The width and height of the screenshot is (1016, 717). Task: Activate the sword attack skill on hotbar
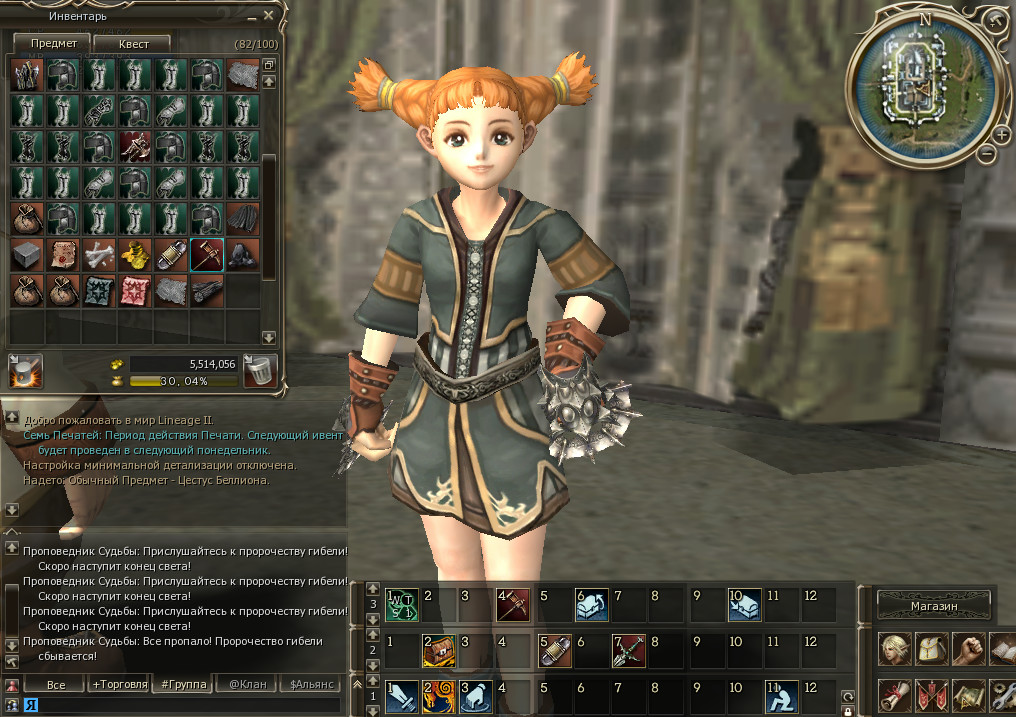coord(401,695)
